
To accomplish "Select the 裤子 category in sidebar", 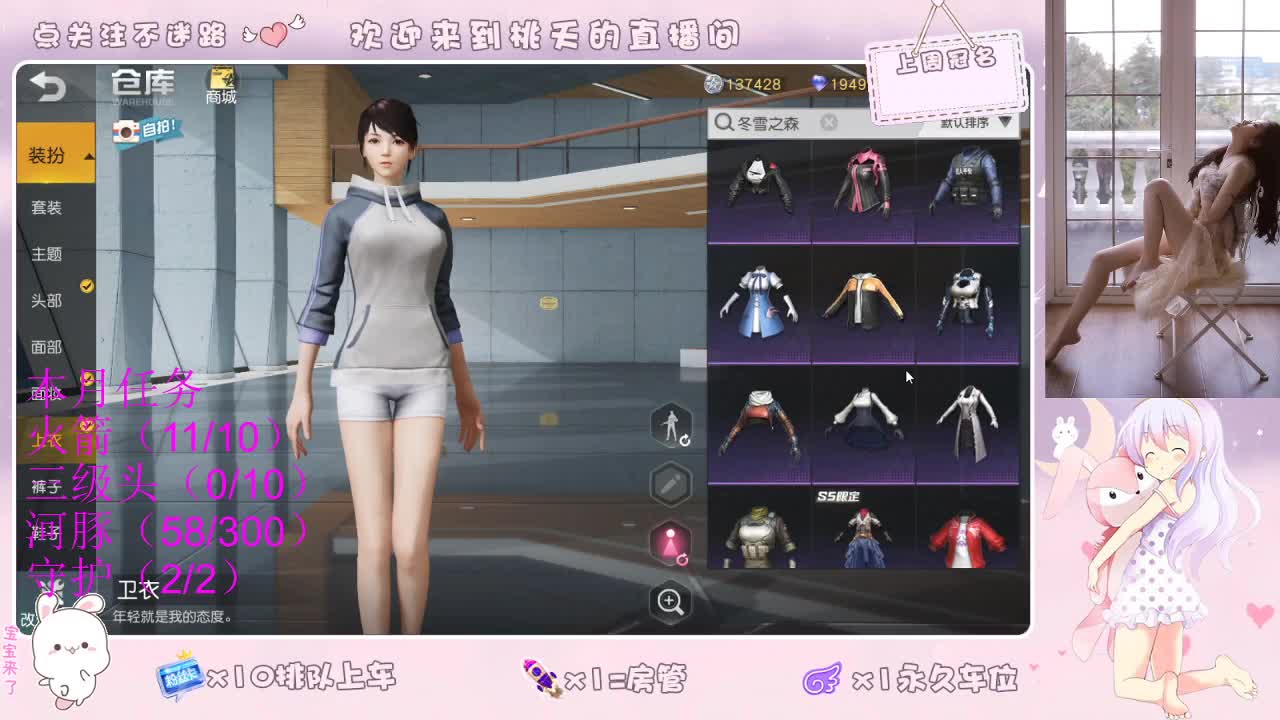I will pos(47,485).
